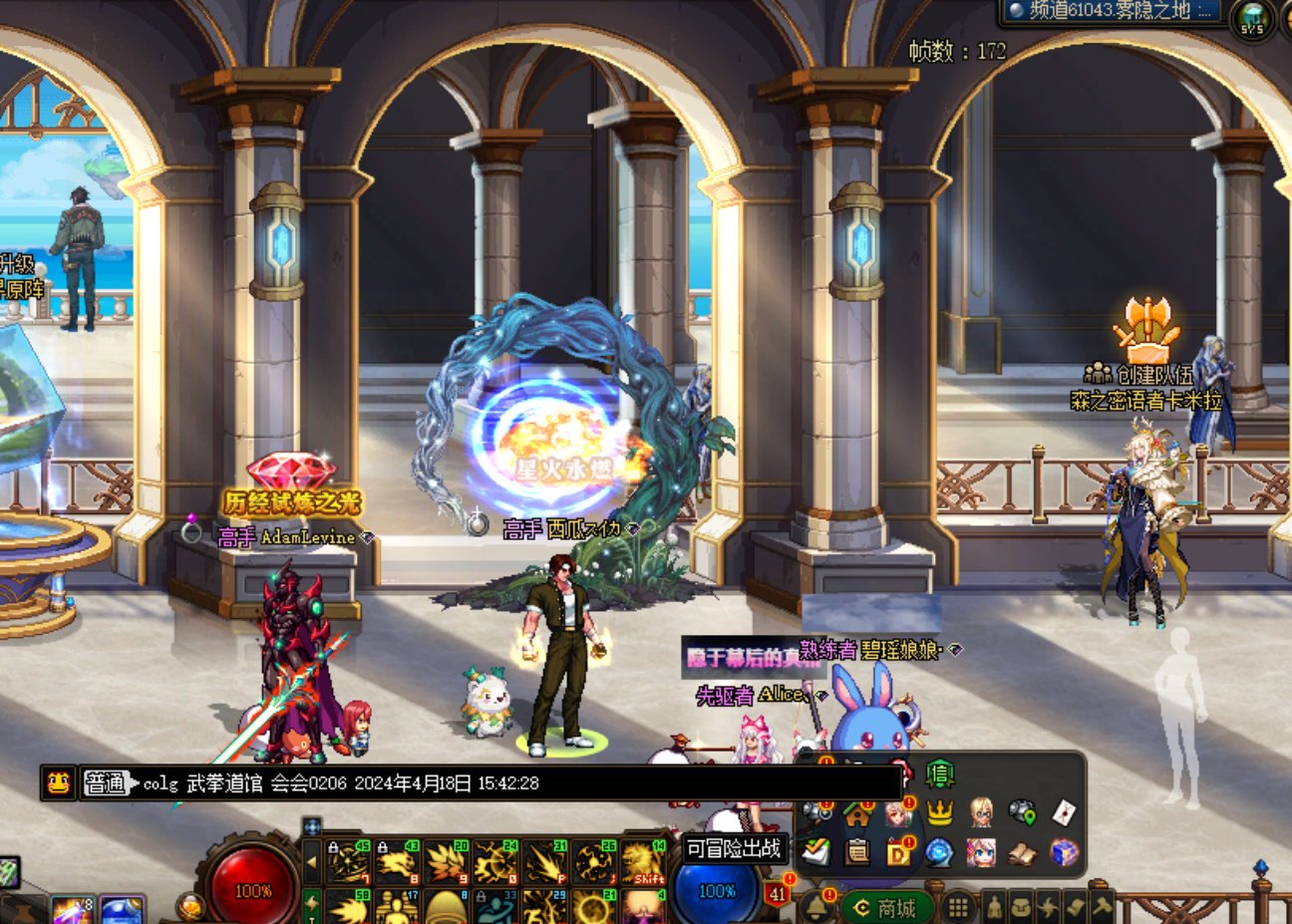The height and width of the screenshot is (924, 1292).
Task: Click the clipboard quest list icon
Action: tap(857, 853)
